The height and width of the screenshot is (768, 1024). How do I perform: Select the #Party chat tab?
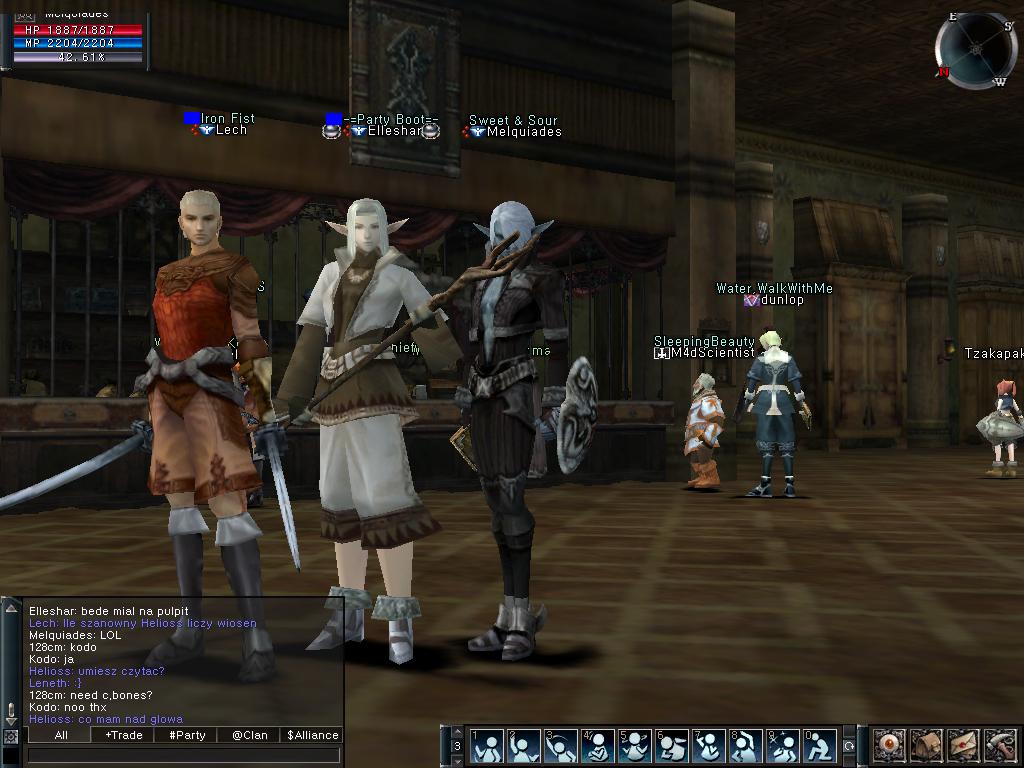[186, 735]
